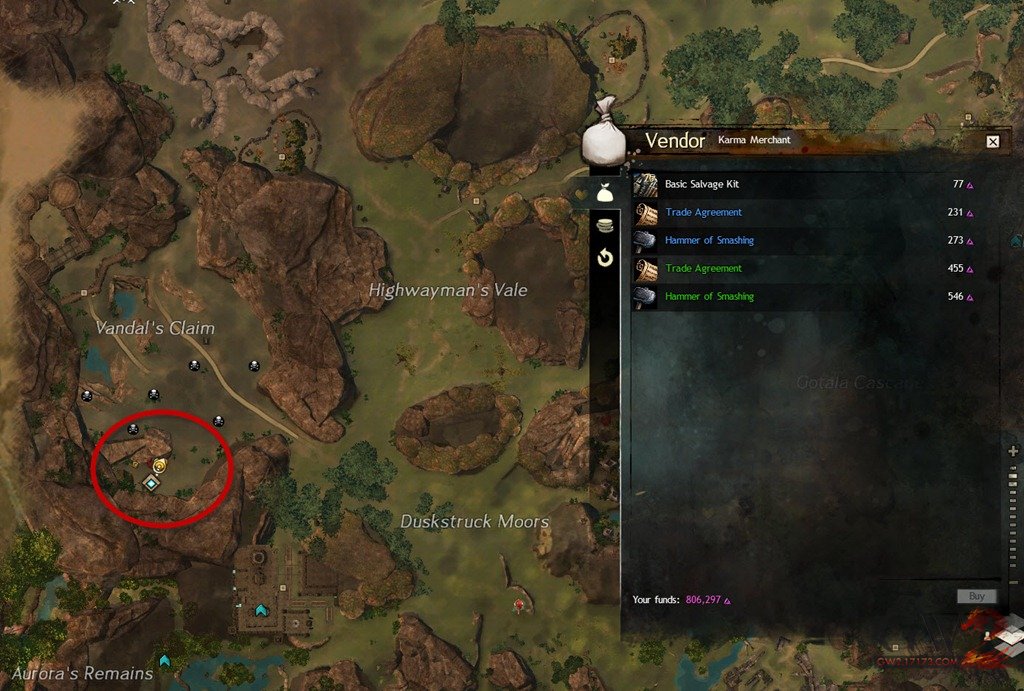Image resolution: width=1024 pixels, height=691 pixels.
Task: Close the Vendor window
Action: [992, 142]
